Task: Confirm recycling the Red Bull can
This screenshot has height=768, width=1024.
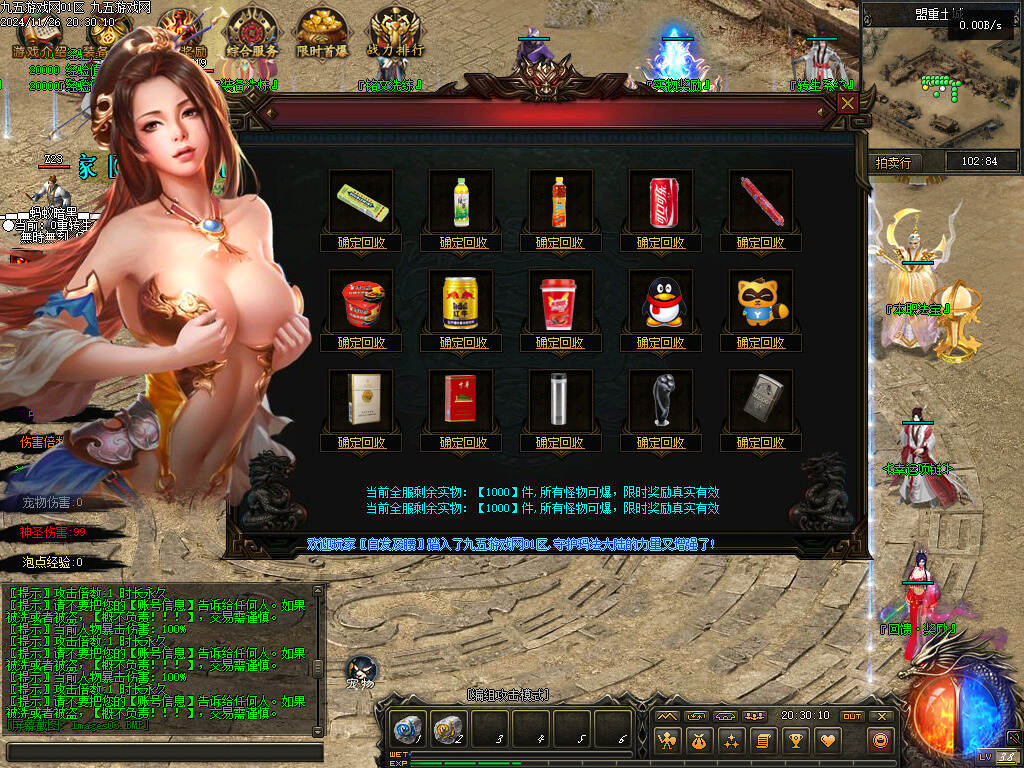Action: (461, 342)
